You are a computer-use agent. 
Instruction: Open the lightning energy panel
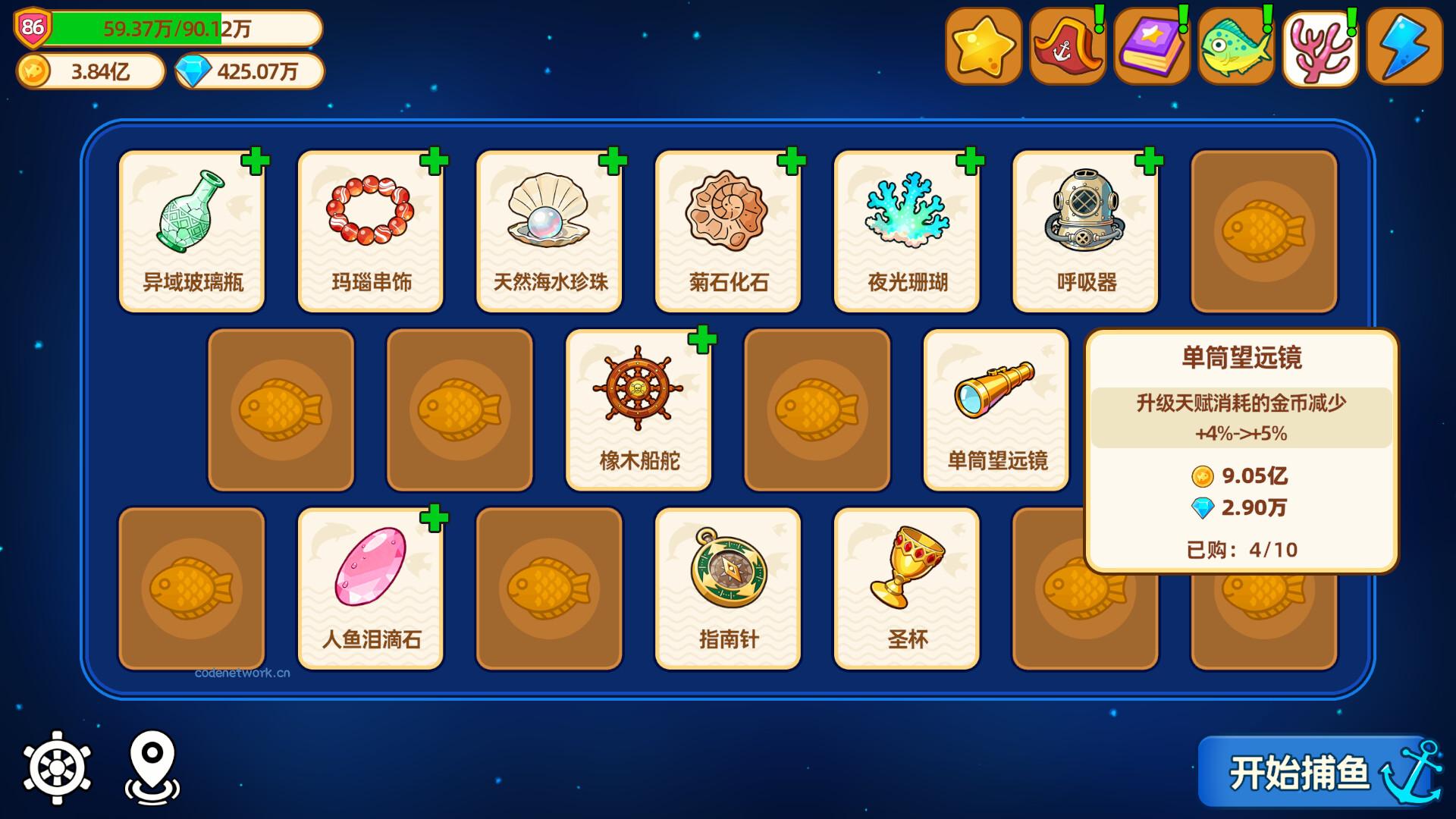coord(1402,45)
